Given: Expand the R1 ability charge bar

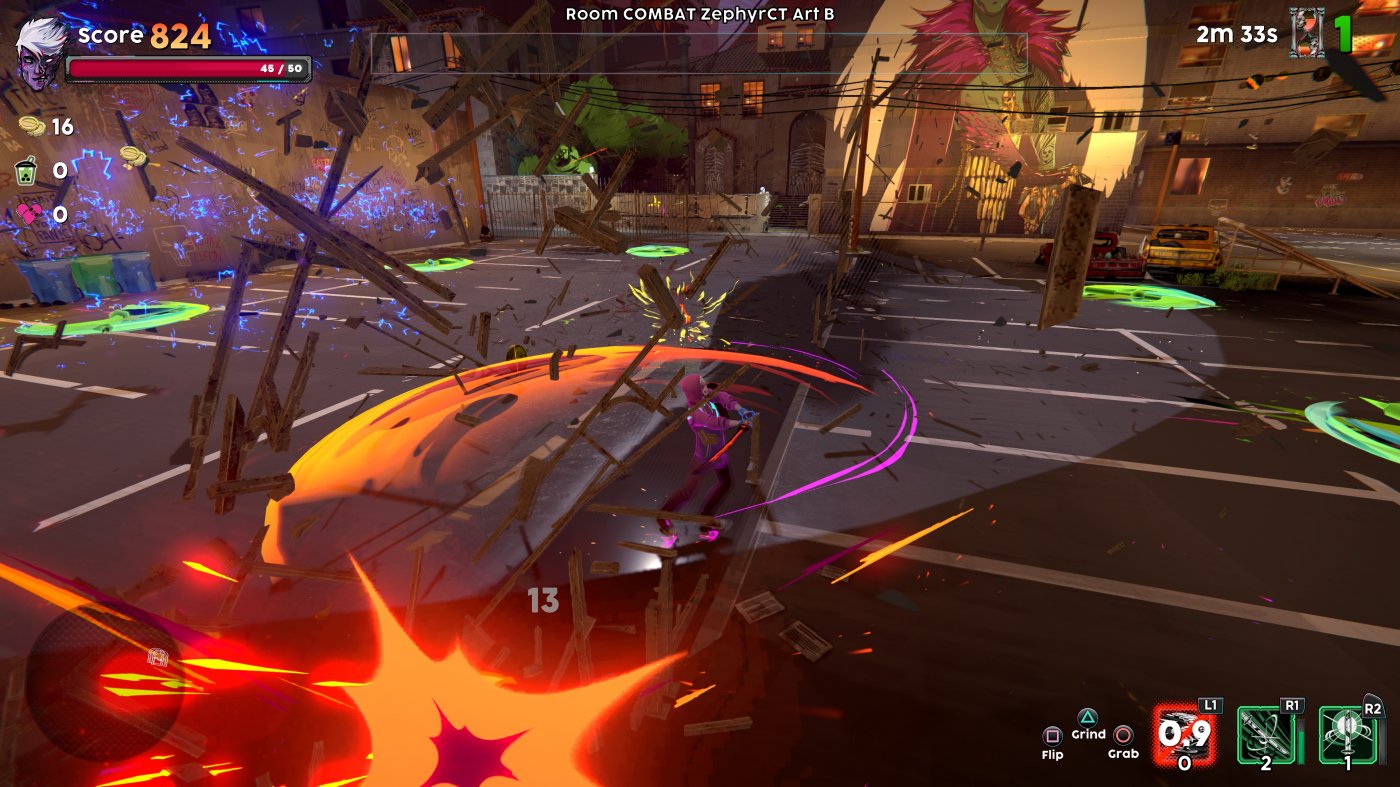Looking at the screenshot, I should pyautogui.click(x=1301, y=740).
